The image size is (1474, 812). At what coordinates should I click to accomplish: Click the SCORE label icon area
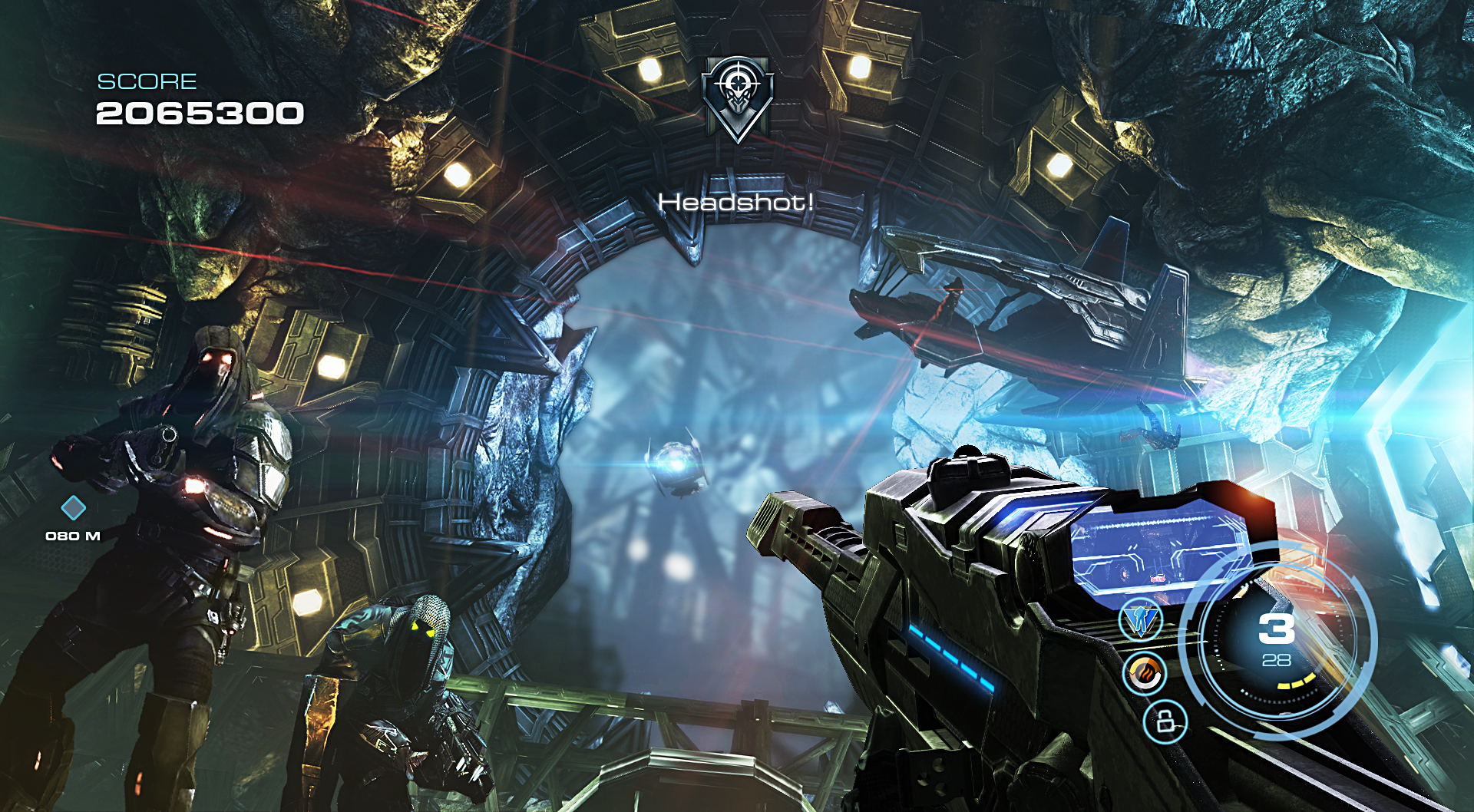pos(146,81)
